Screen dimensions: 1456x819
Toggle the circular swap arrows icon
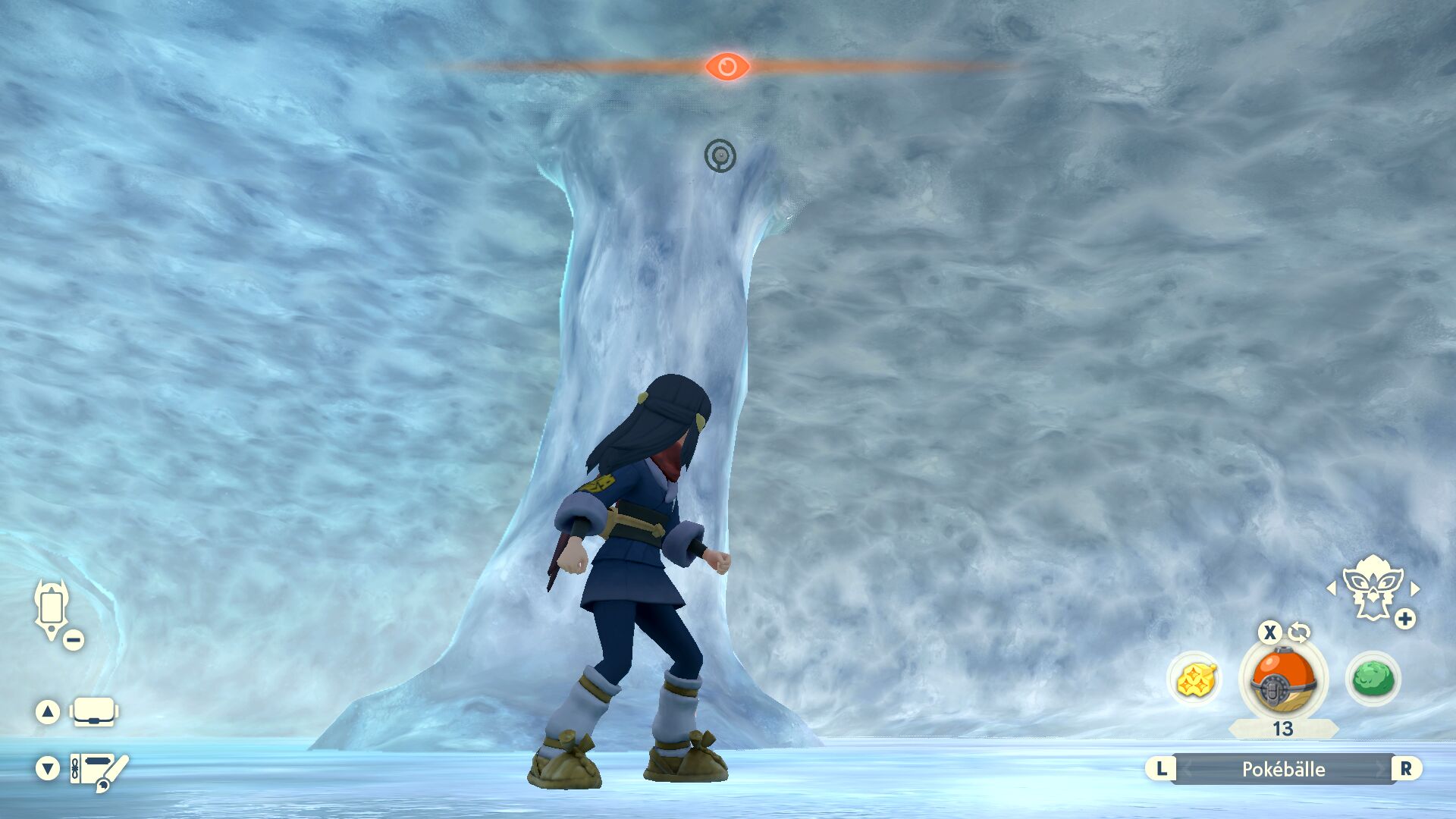click(1299, 631)
